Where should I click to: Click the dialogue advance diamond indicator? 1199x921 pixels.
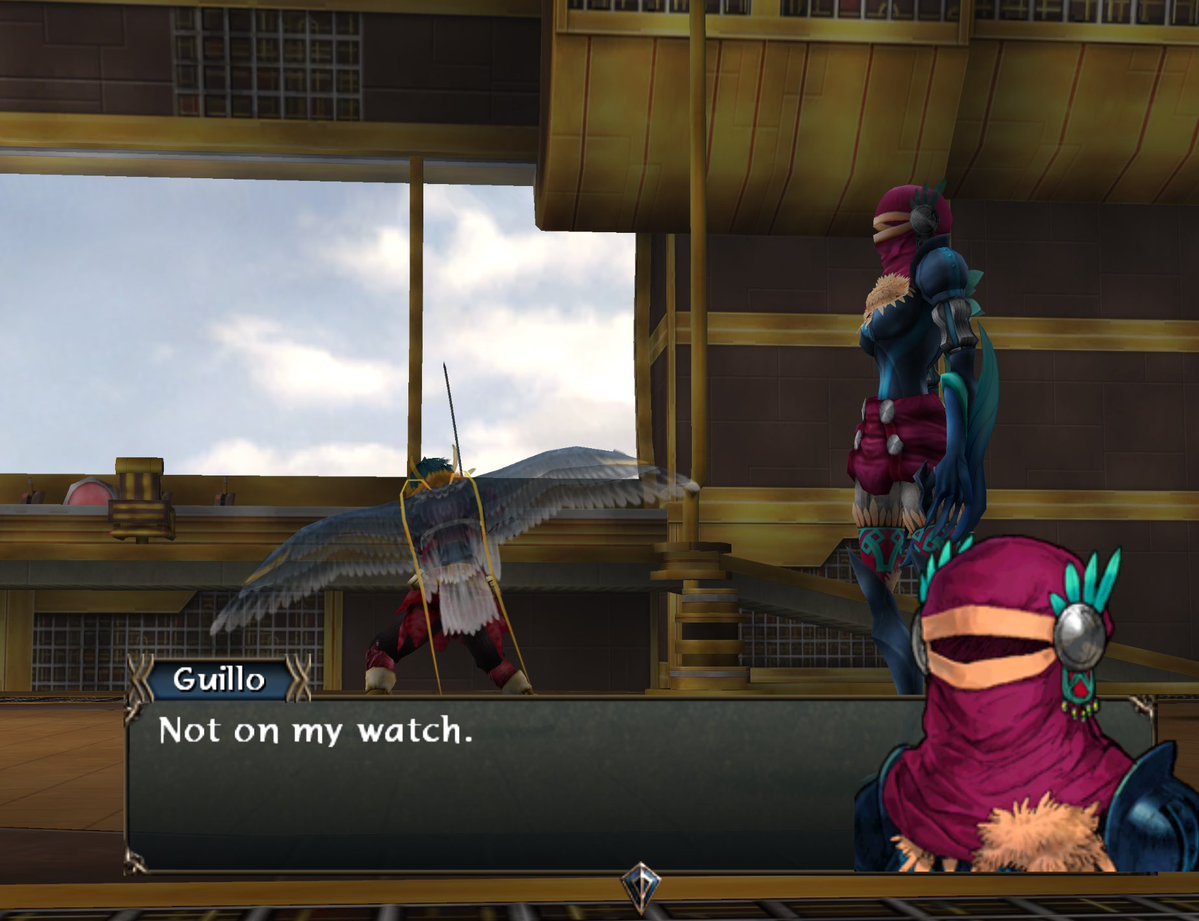tap(639, 885)
